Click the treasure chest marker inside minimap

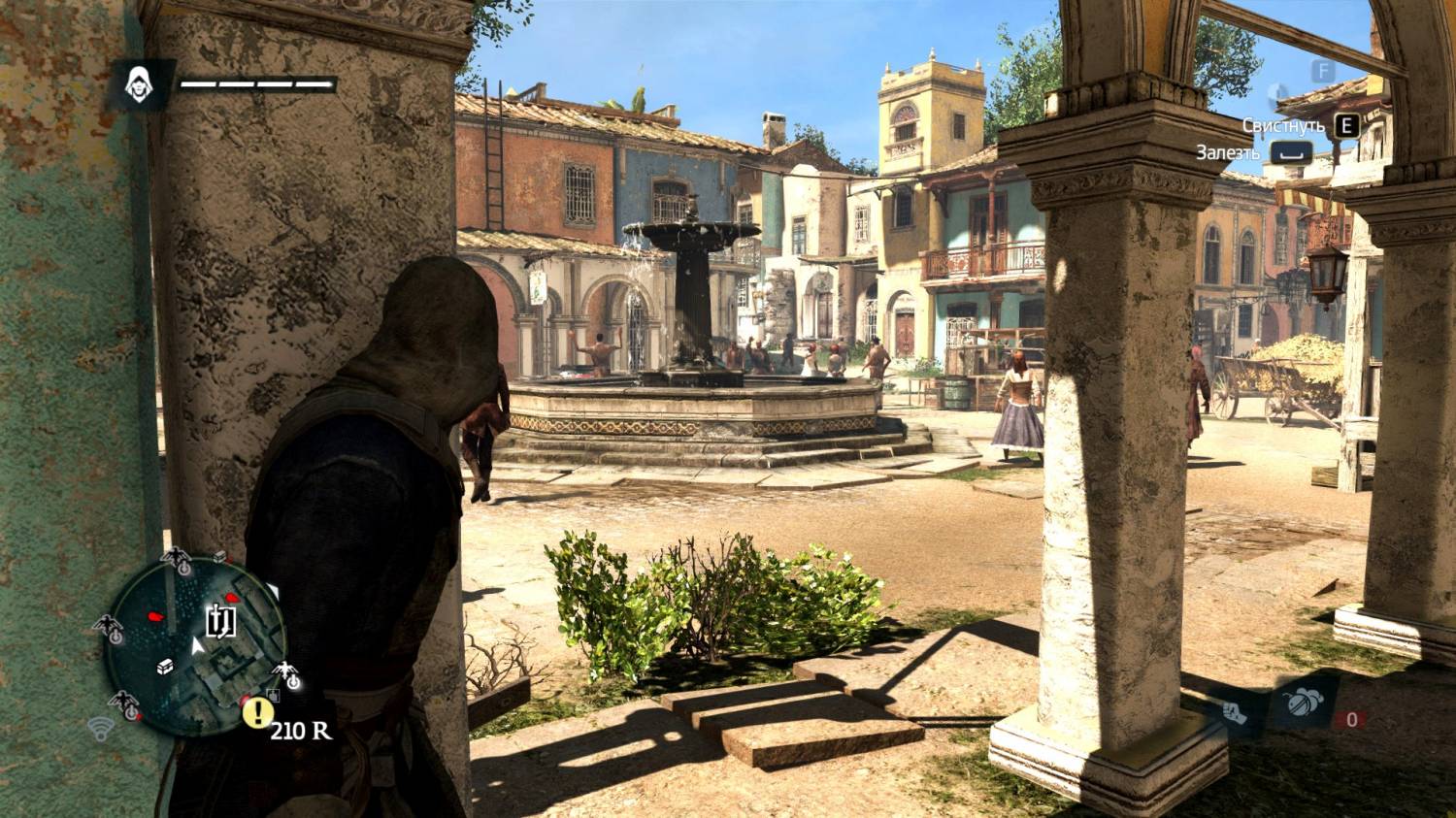[x=166, y=666]
